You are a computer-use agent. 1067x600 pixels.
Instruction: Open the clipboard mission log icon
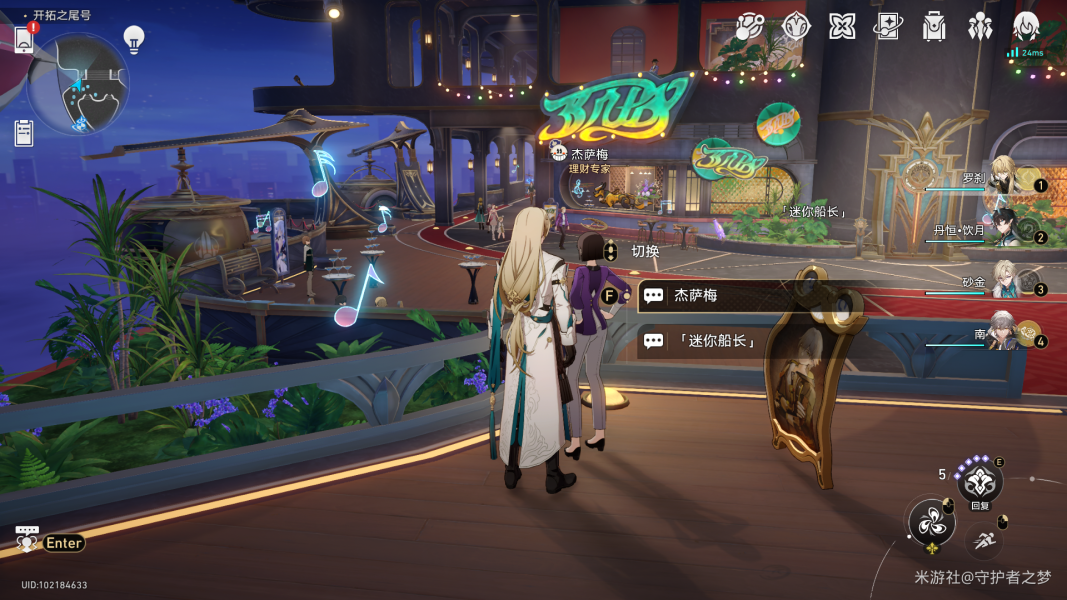tap(24, 132)
